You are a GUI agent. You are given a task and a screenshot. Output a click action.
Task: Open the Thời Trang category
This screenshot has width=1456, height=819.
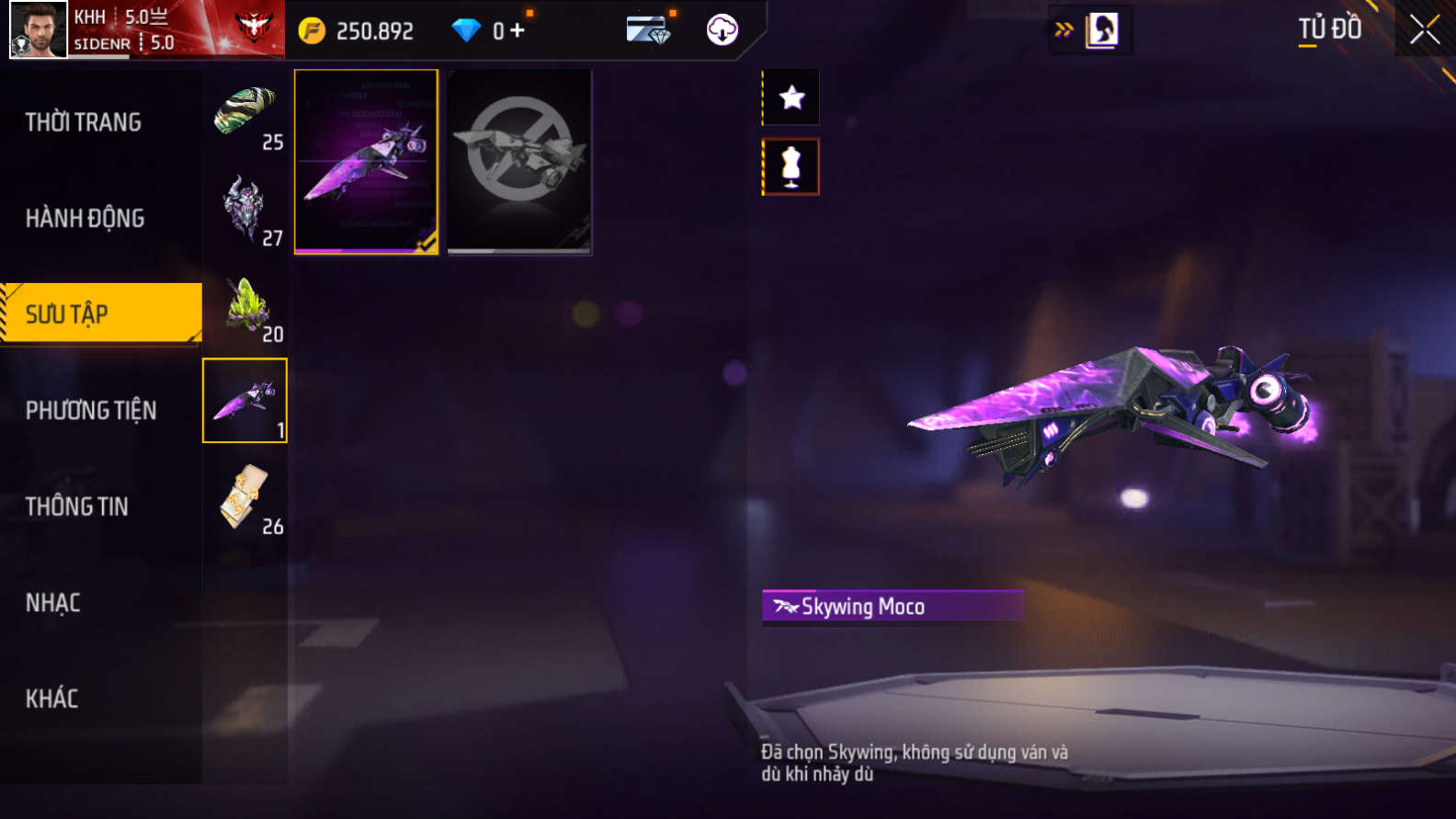(x=84, y=122)
